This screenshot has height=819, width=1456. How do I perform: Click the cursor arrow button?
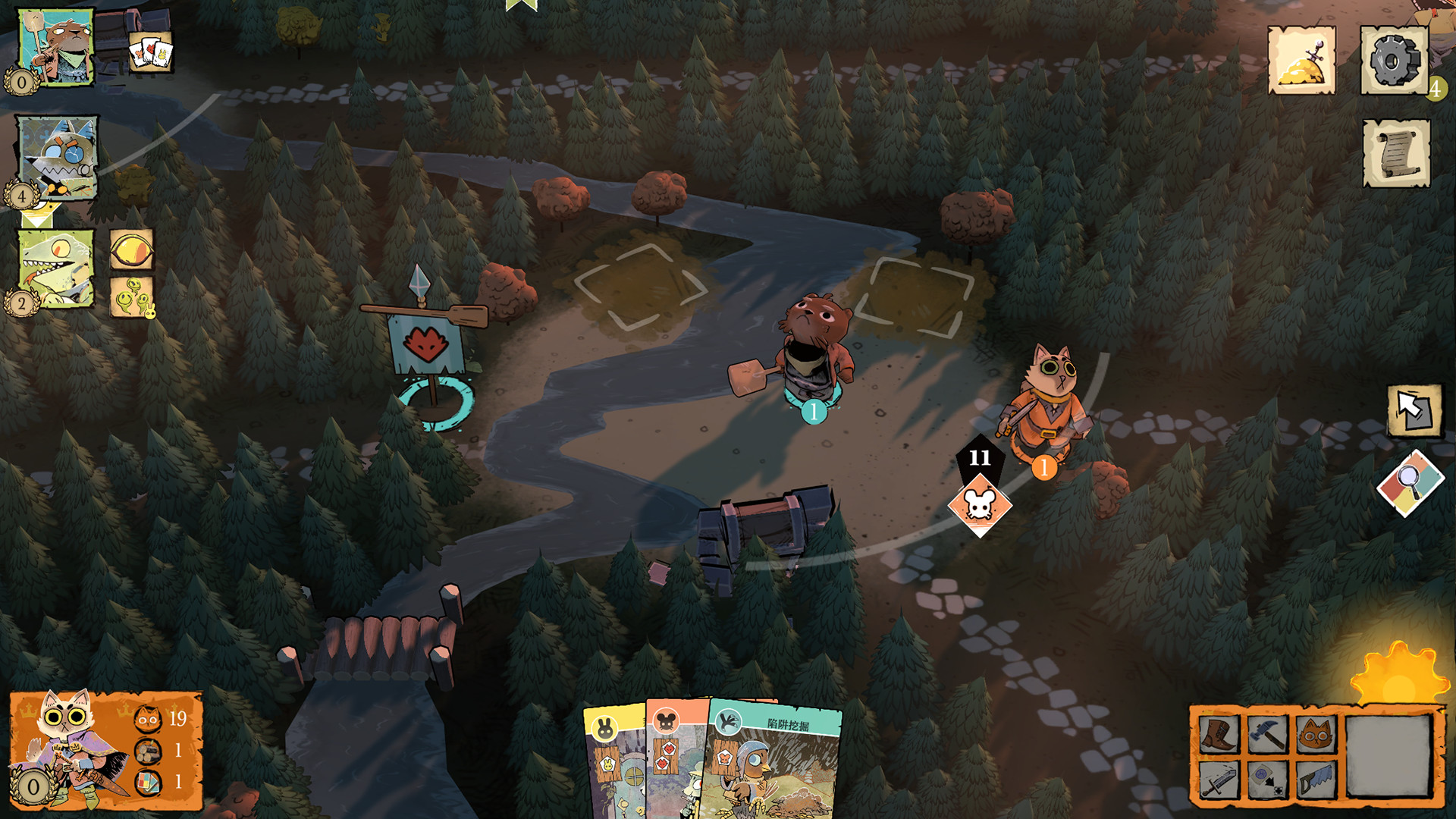click(x=1414, y=410)
